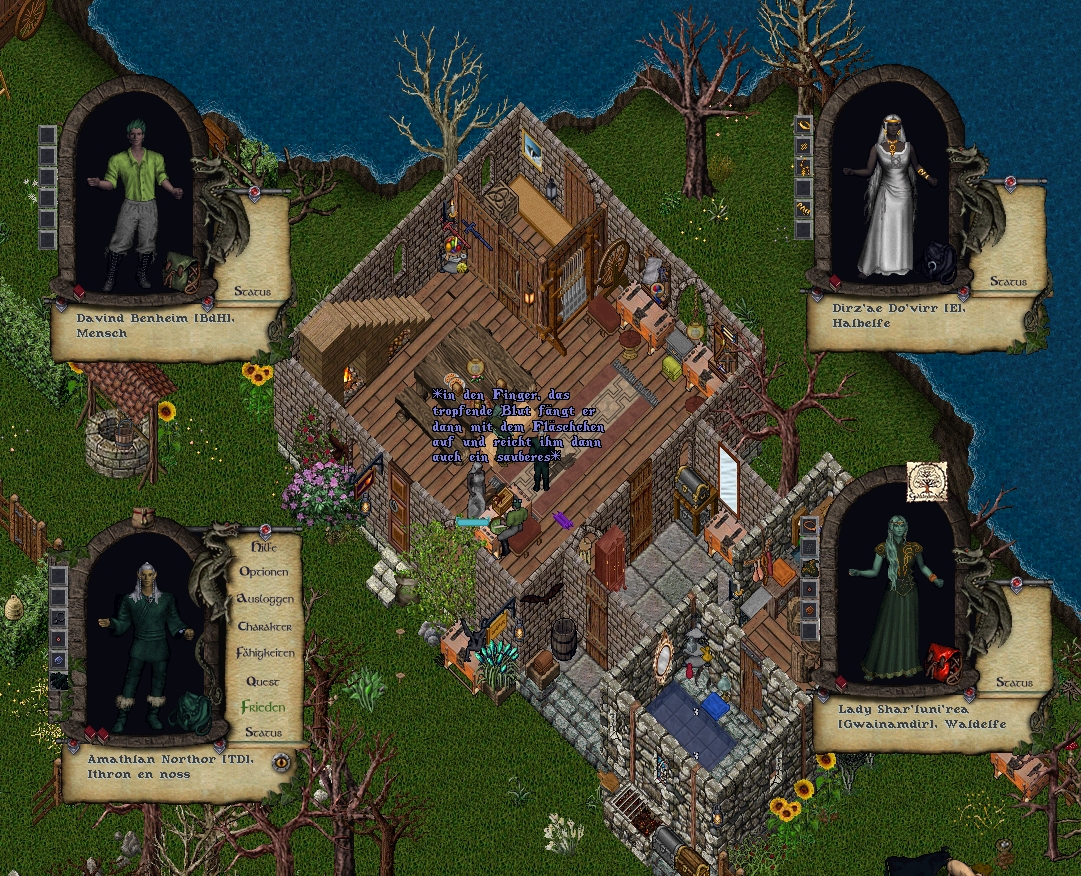Open the Hilfe menu on Amathlan's paperdoll
1081x876 pixels.
coord(263,546)
